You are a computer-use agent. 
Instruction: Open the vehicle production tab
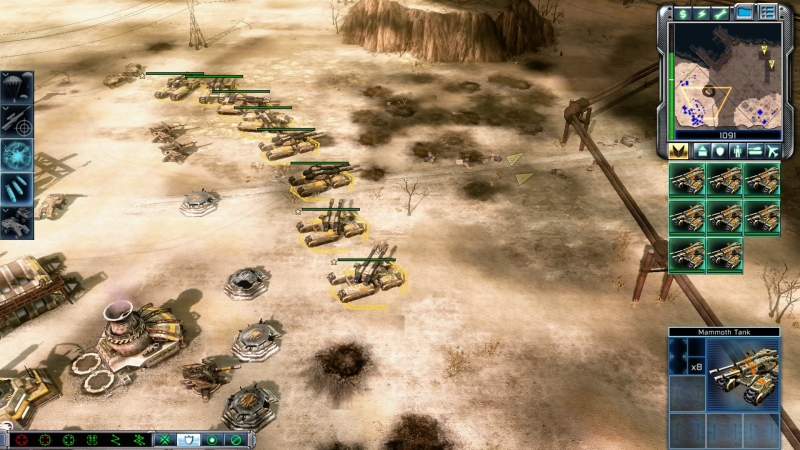pos(754,150)
